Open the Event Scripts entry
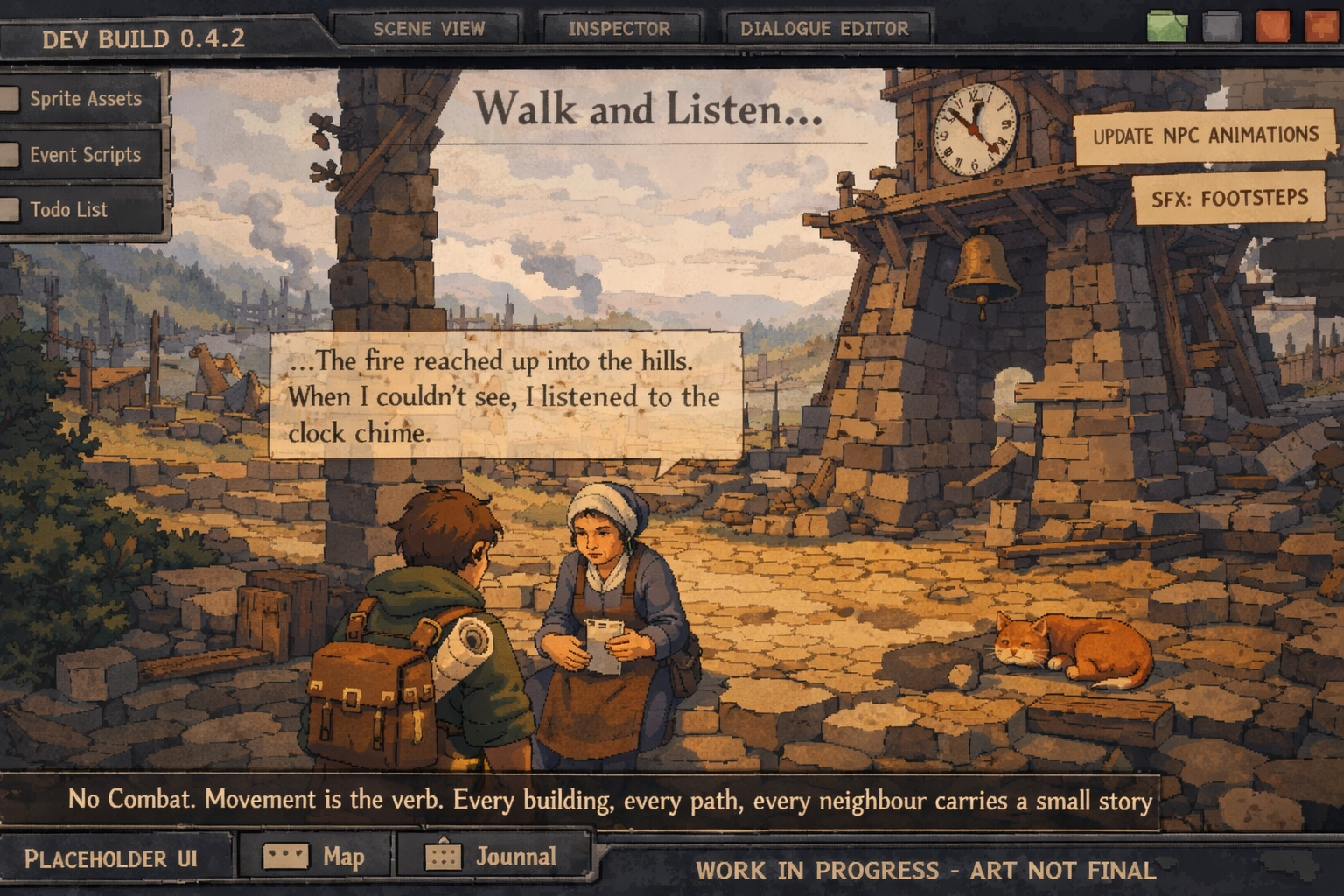The width and height of the screenshot is (1344, 896). [84, 155]
